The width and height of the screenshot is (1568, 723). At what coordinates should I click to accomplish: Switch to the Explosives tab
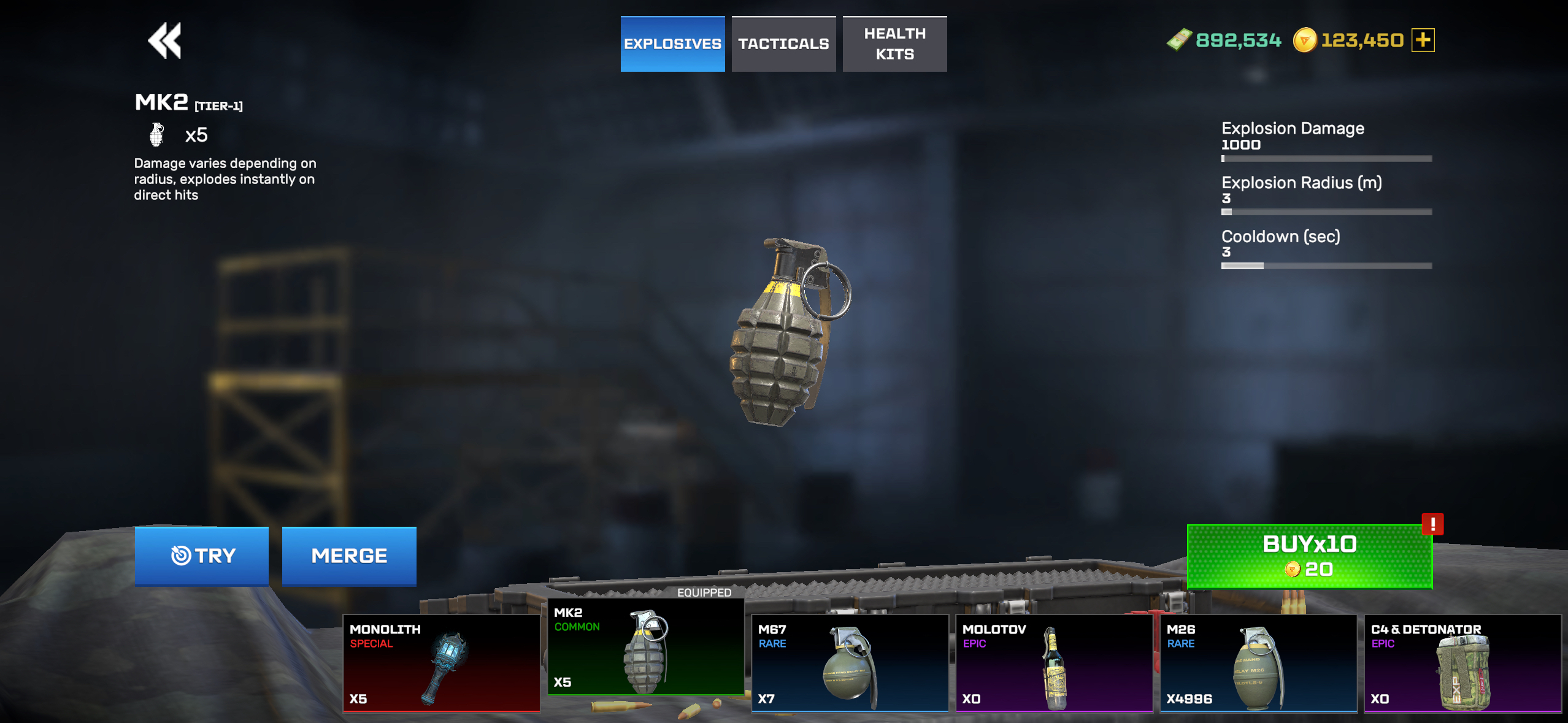[x=672, y=44]
